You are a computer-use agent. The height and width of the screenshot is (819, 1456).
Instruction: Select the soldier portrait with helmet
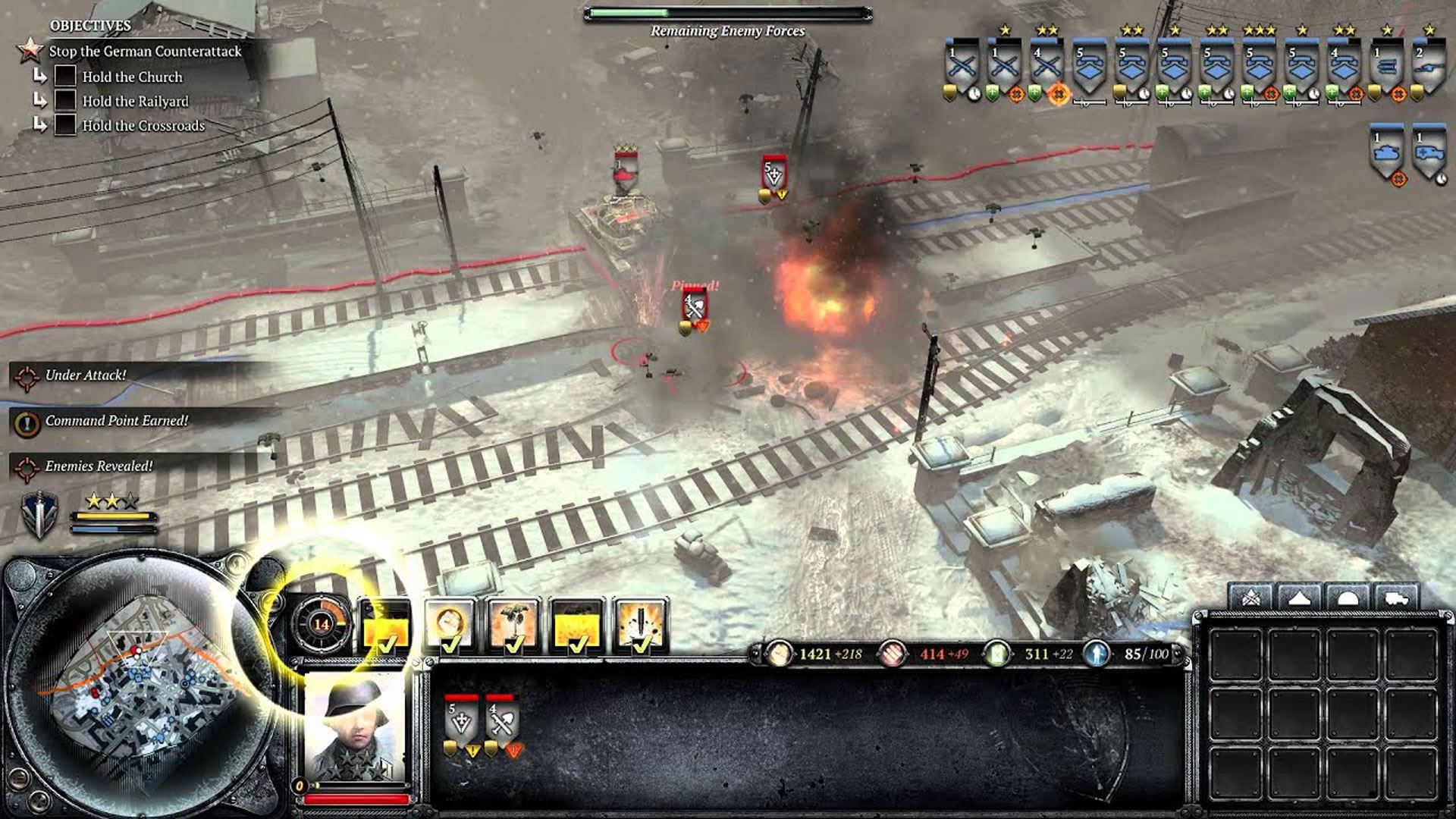coord(355,728)
